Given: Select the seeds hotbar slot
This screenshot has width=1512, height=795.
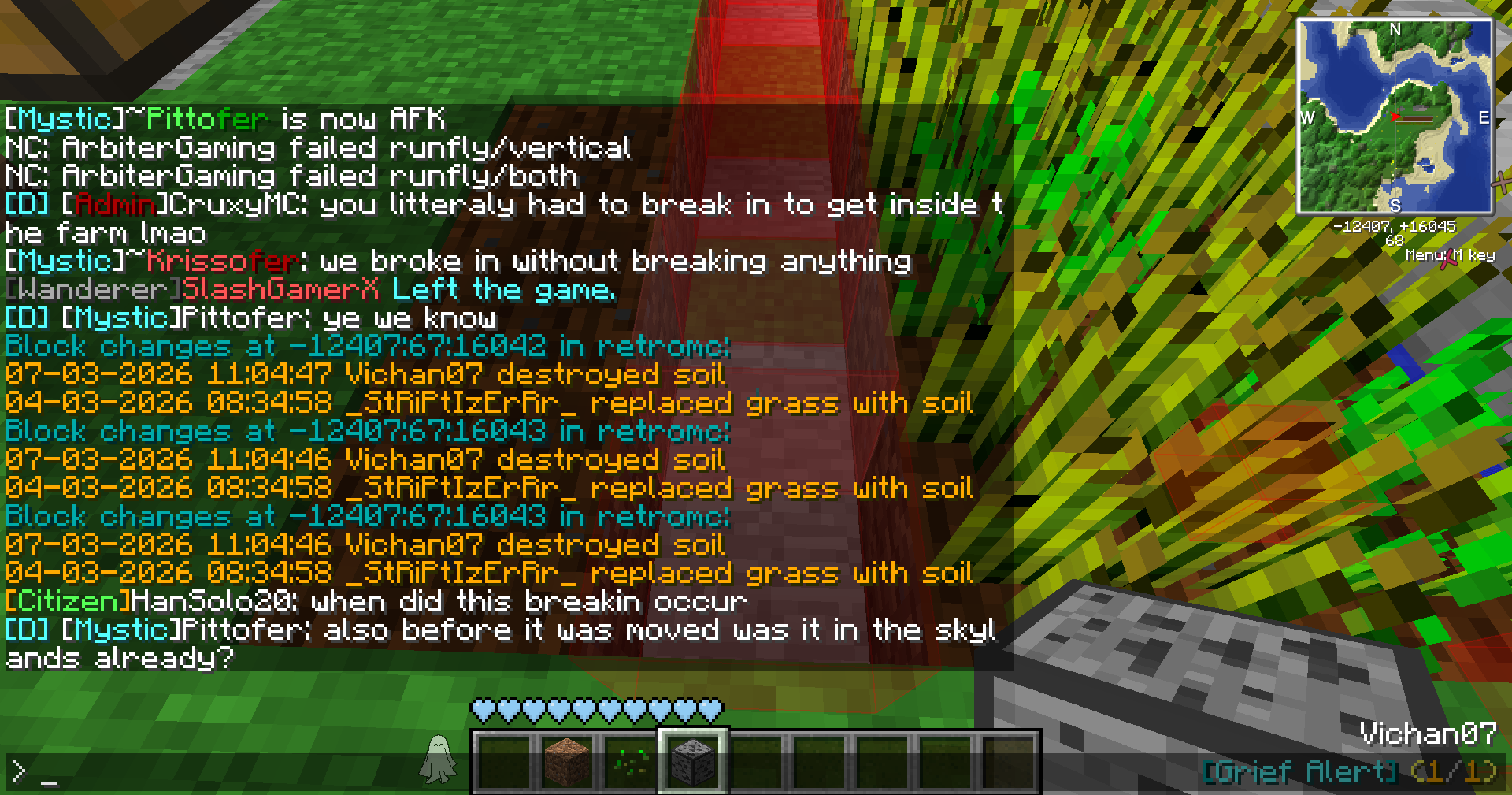Looking at the screenshot, I should (x=630, y=761).
